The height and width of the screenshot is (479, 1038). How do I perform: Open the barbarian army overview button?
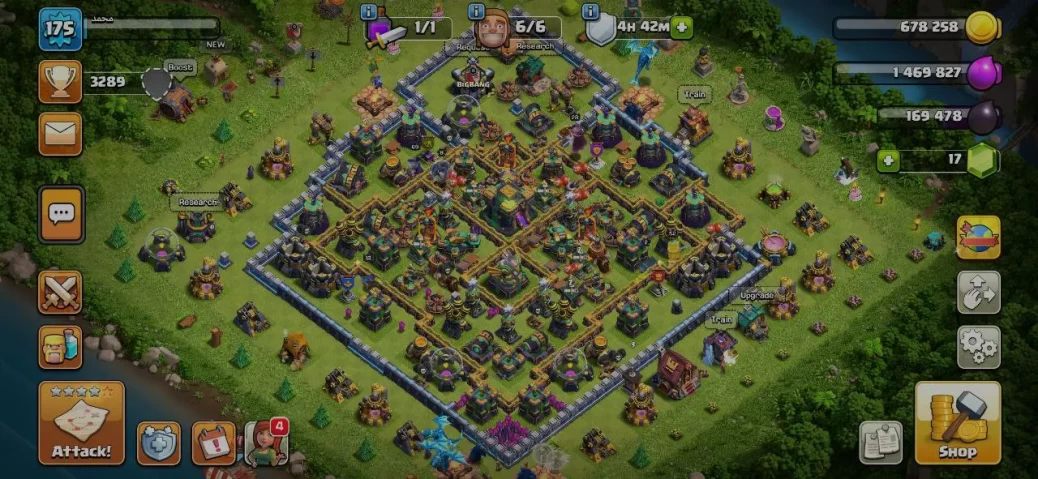tap(60, 347)
